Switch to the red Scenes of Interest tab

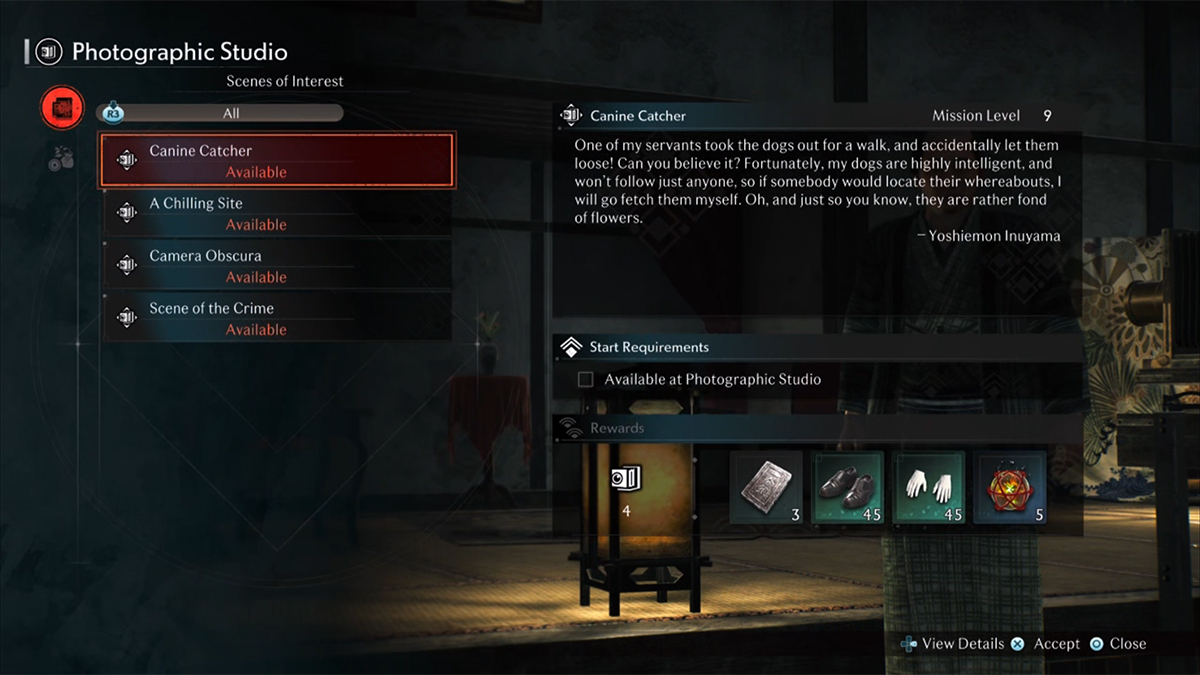pos(62,107)
